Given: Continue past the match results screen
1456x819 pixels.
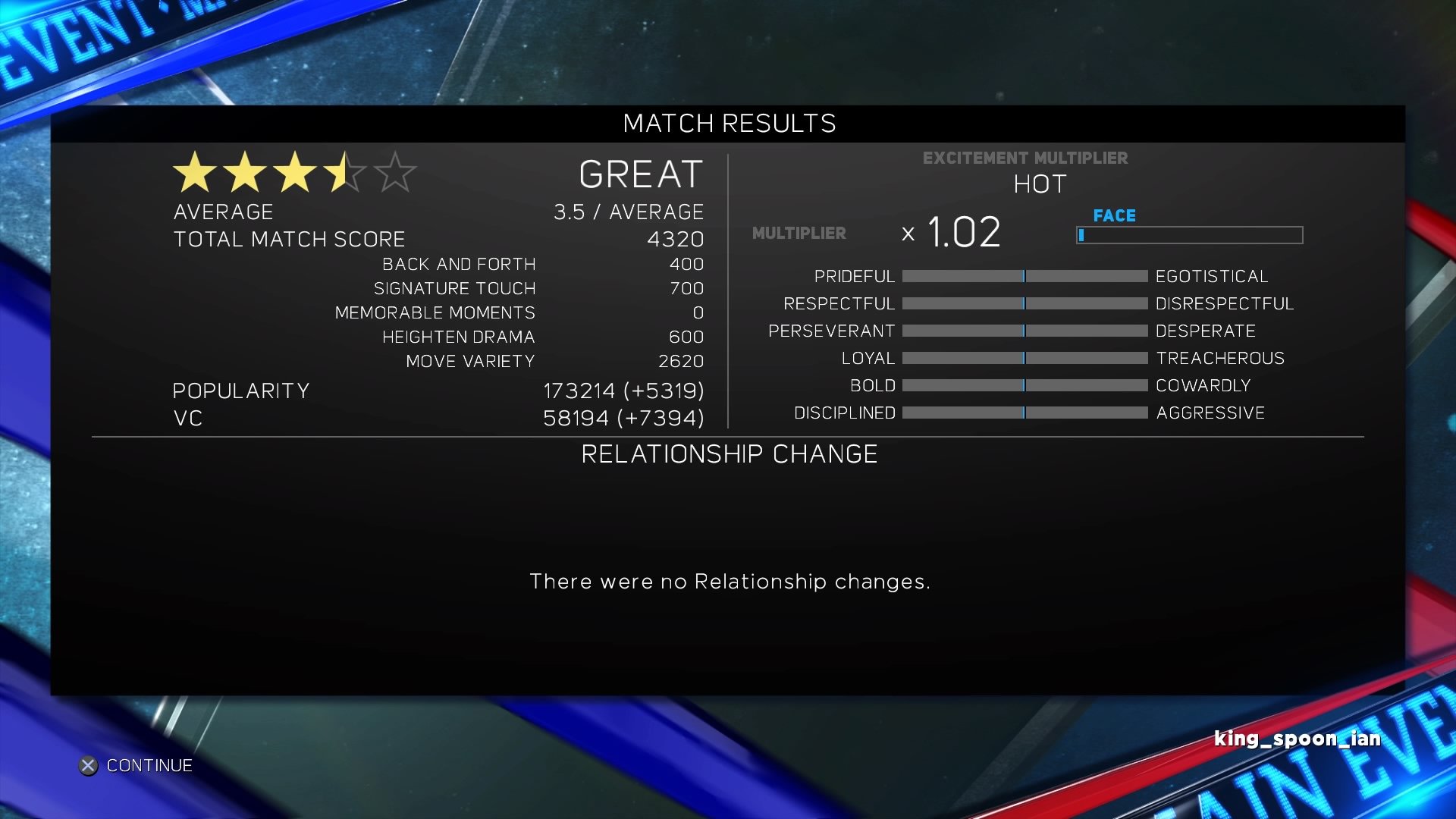Looking at the screenshot, I should pyautogui.click(x=136, y=766).
